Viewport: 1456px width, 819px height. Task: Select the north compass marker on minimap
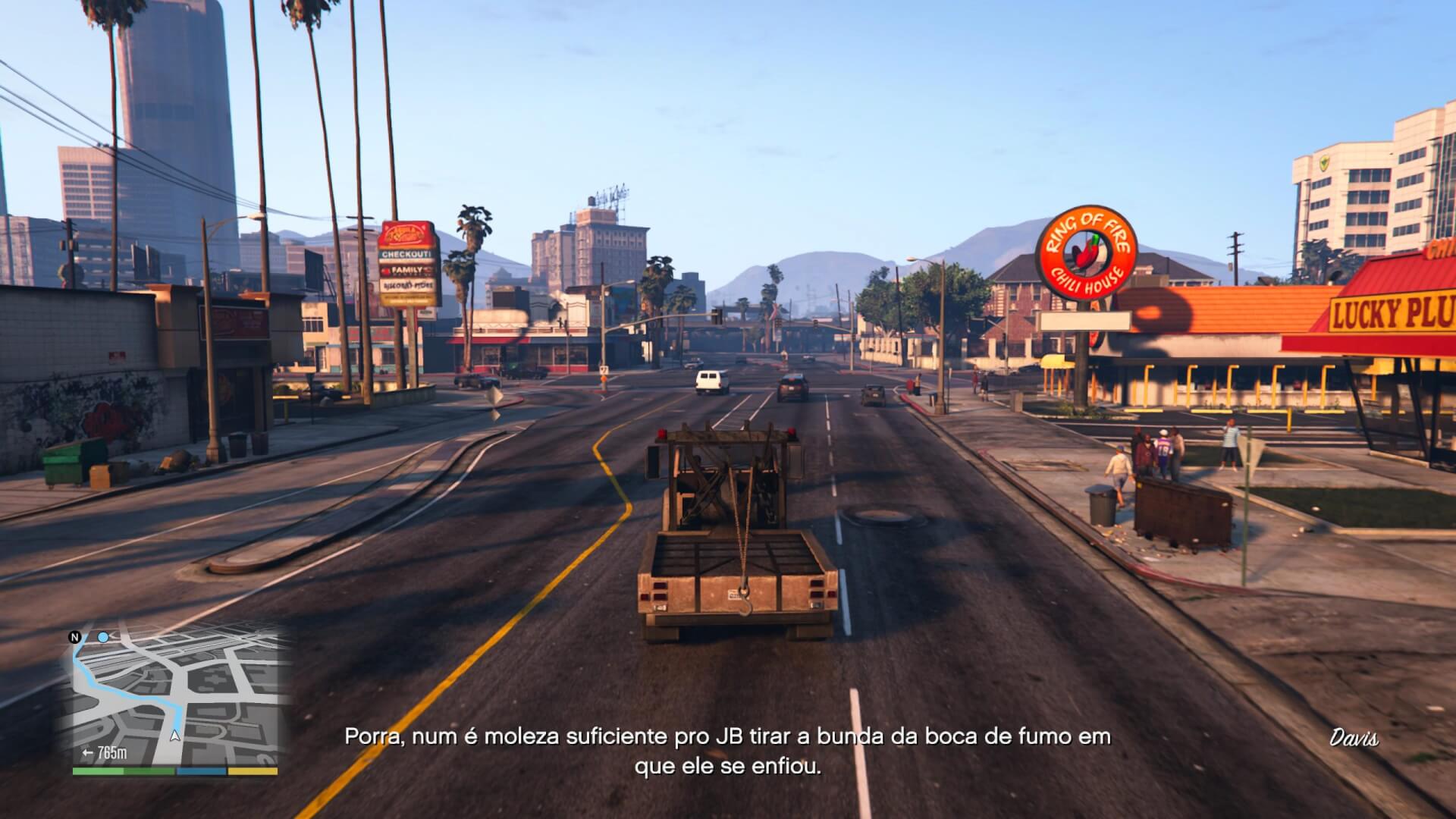[x=75, y=637]
